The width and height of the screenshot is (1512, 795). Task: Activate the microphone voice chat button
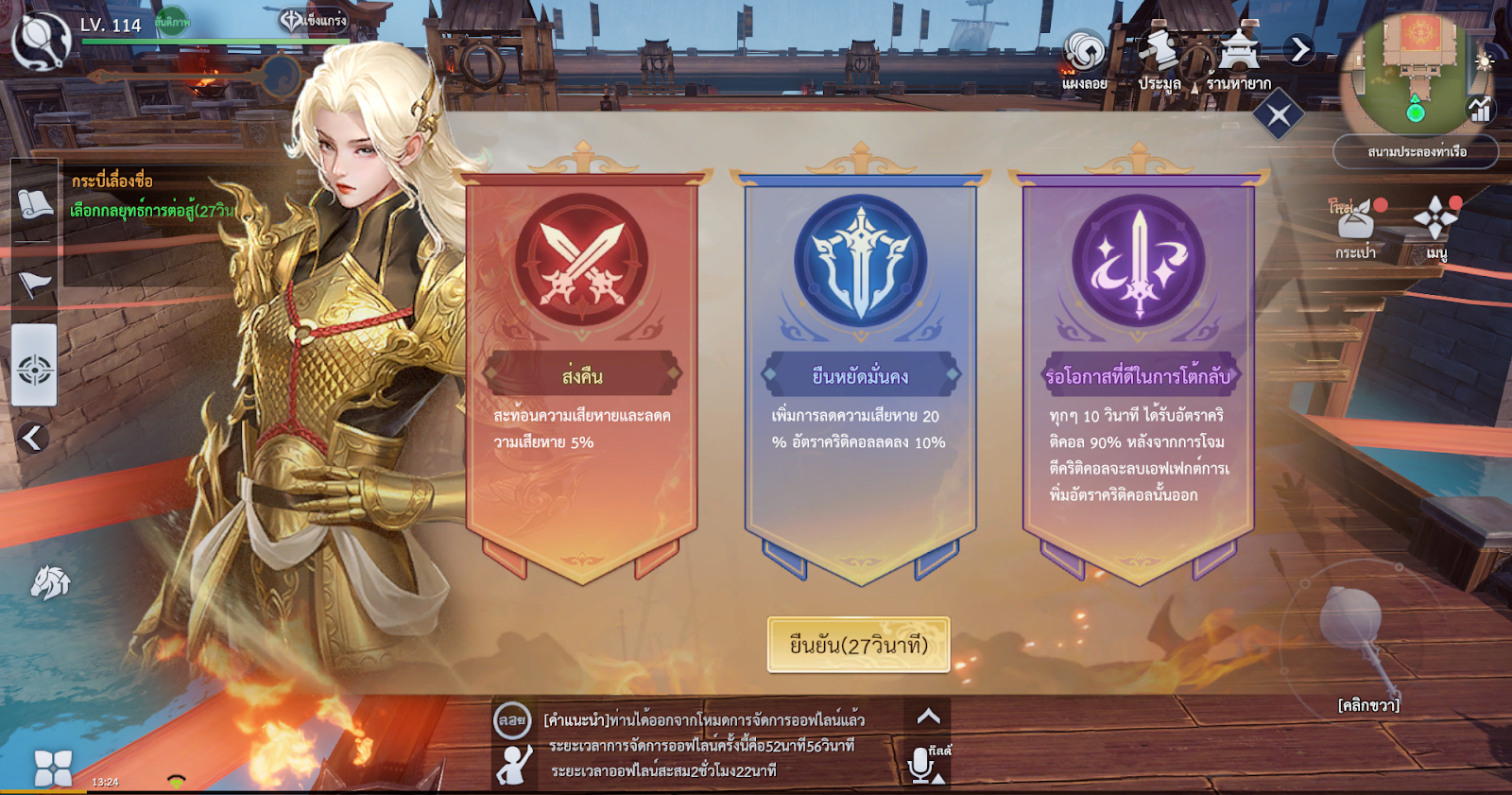(x=921, y=765)
